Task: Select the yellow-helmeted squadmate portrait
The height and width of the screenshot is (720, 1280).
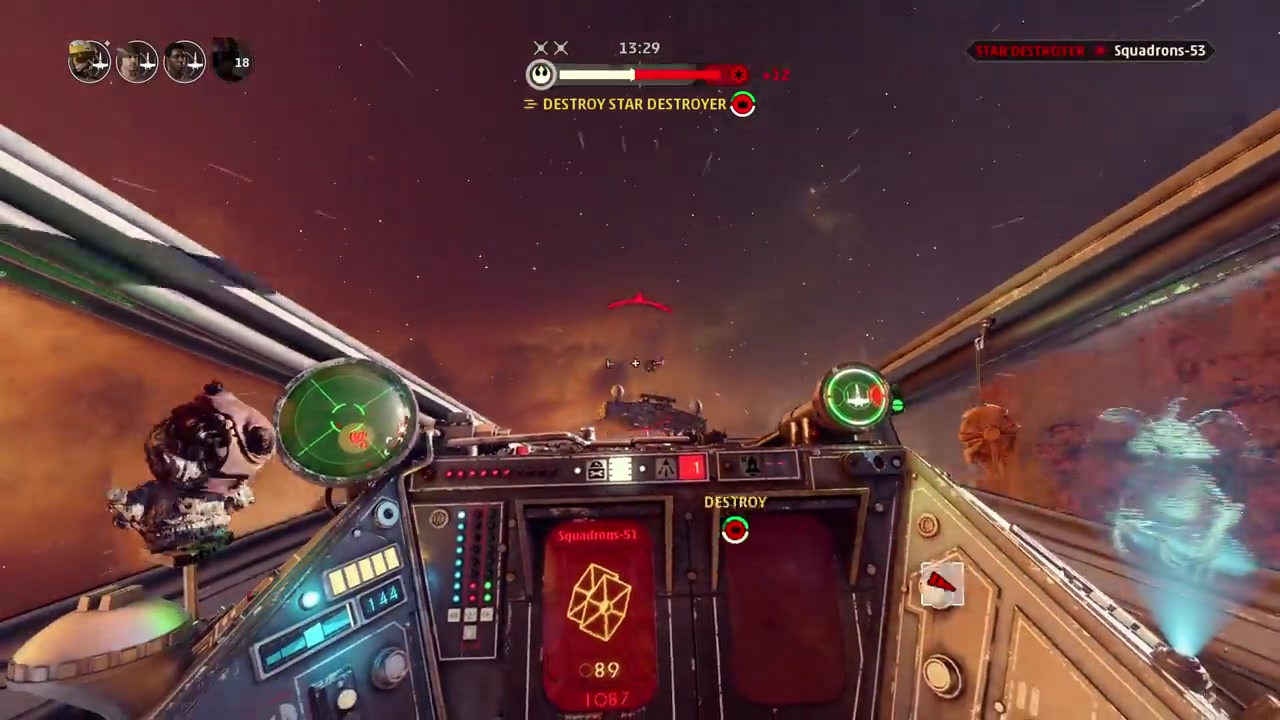Action: click(89, 62)
